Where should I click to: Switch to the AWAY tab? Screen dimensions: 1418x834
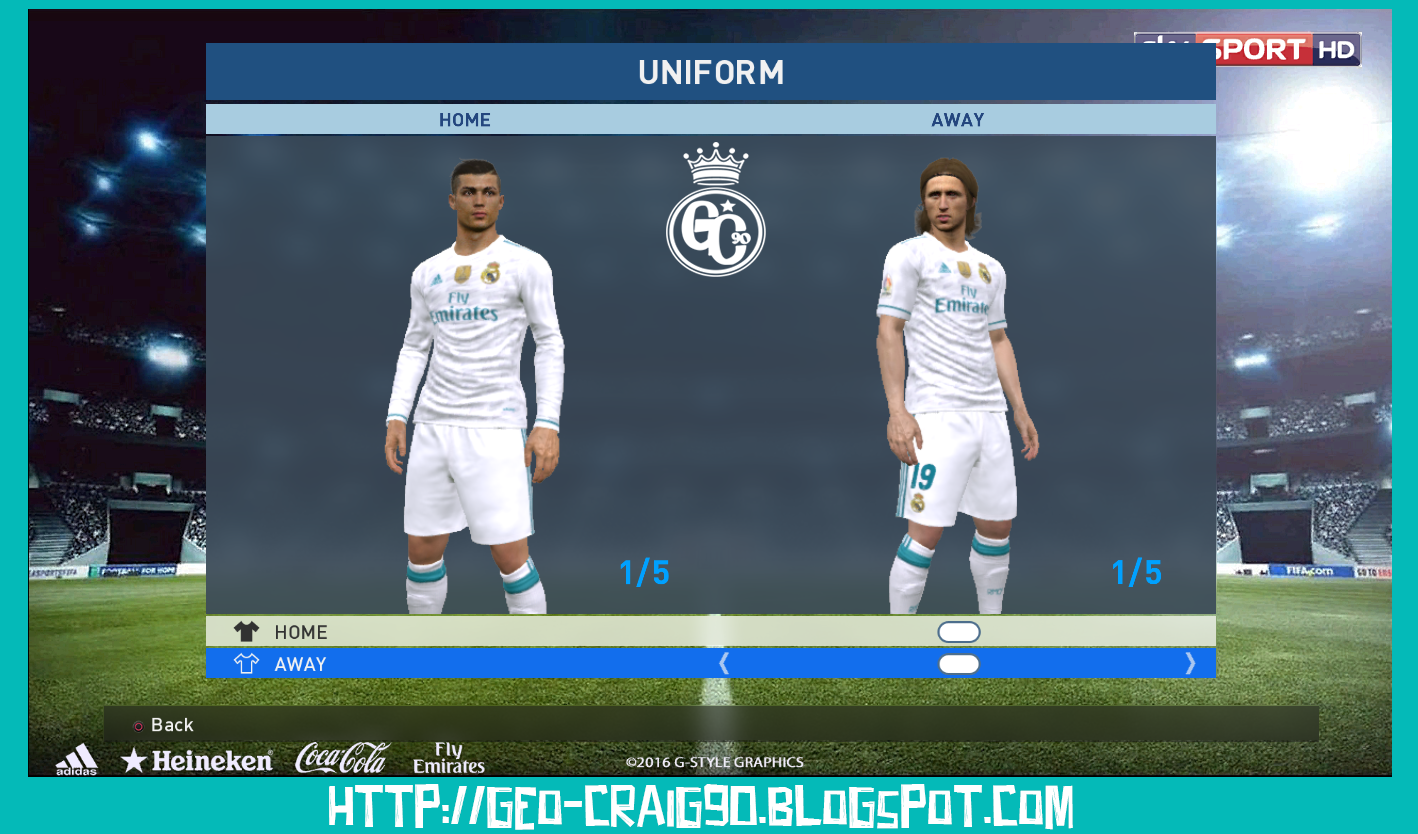click(958, 119)
